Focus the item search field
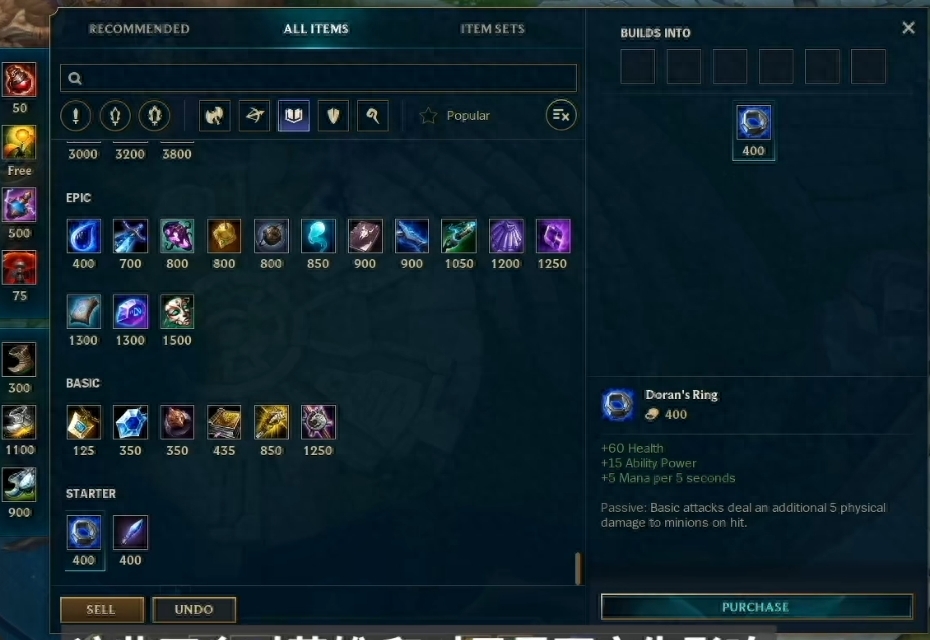Image resolution: width=930 pixels, height=640 pixels. coord(318,78)
